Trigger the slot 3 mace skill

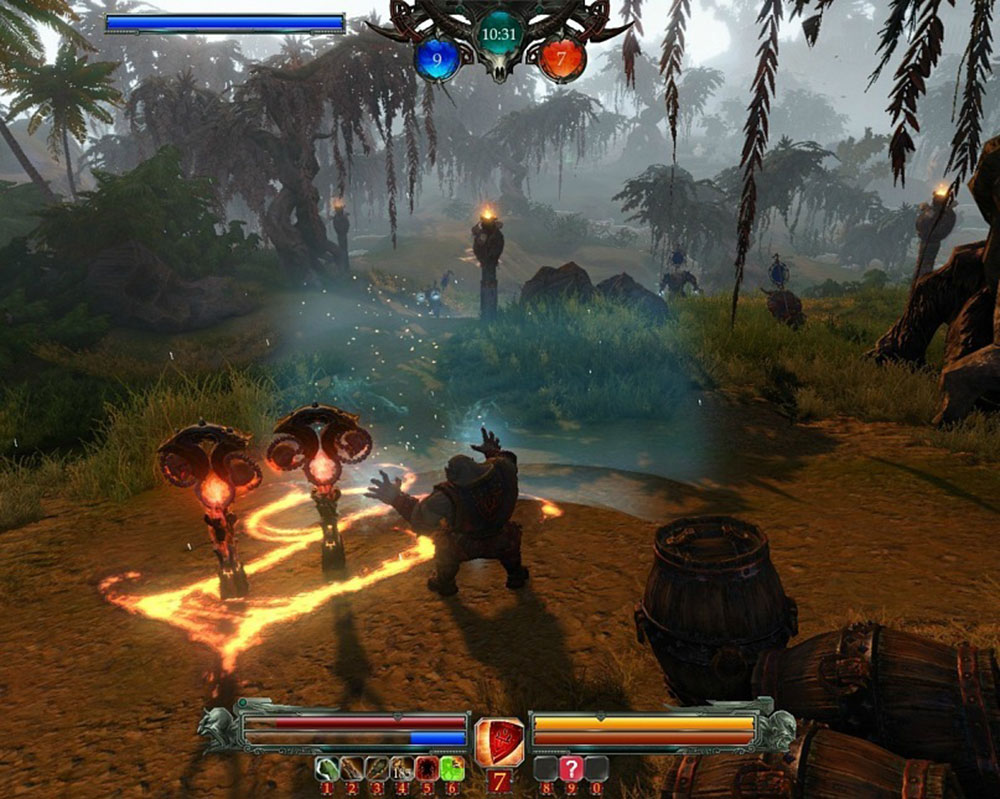point(377,768)
